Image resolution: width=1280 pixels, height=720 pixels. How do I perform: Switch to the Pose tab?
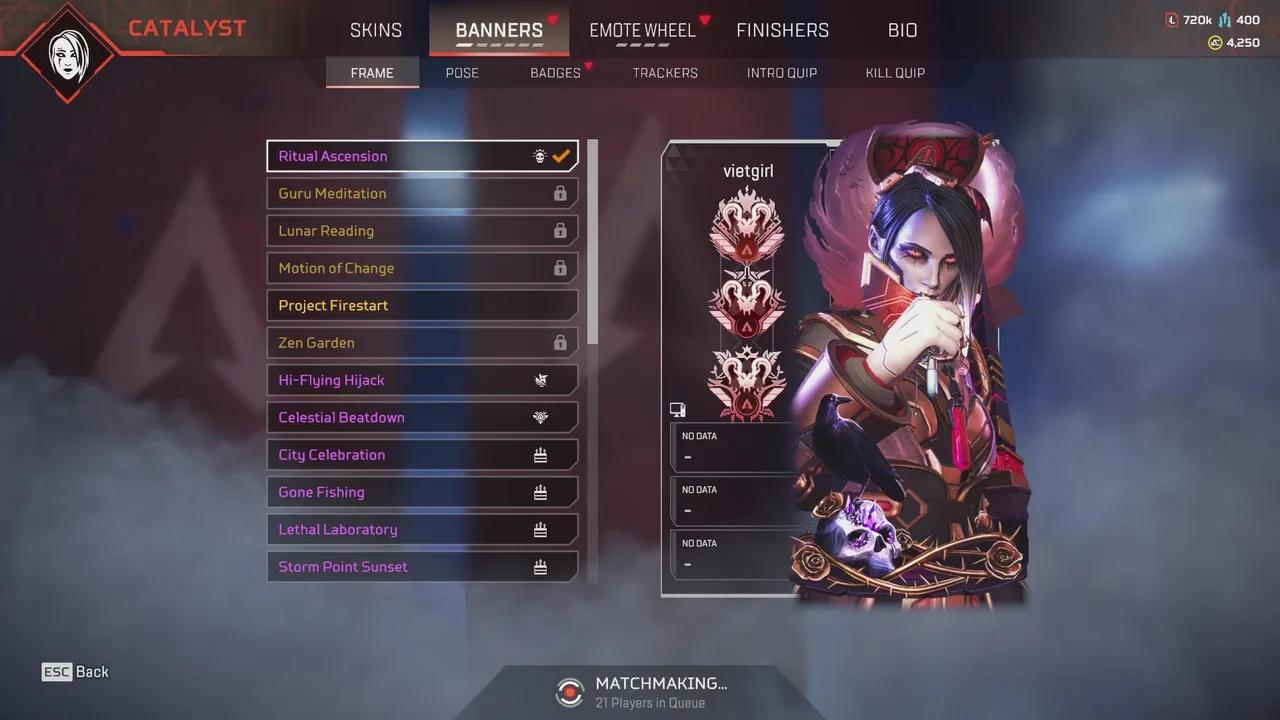click(462, 72)
